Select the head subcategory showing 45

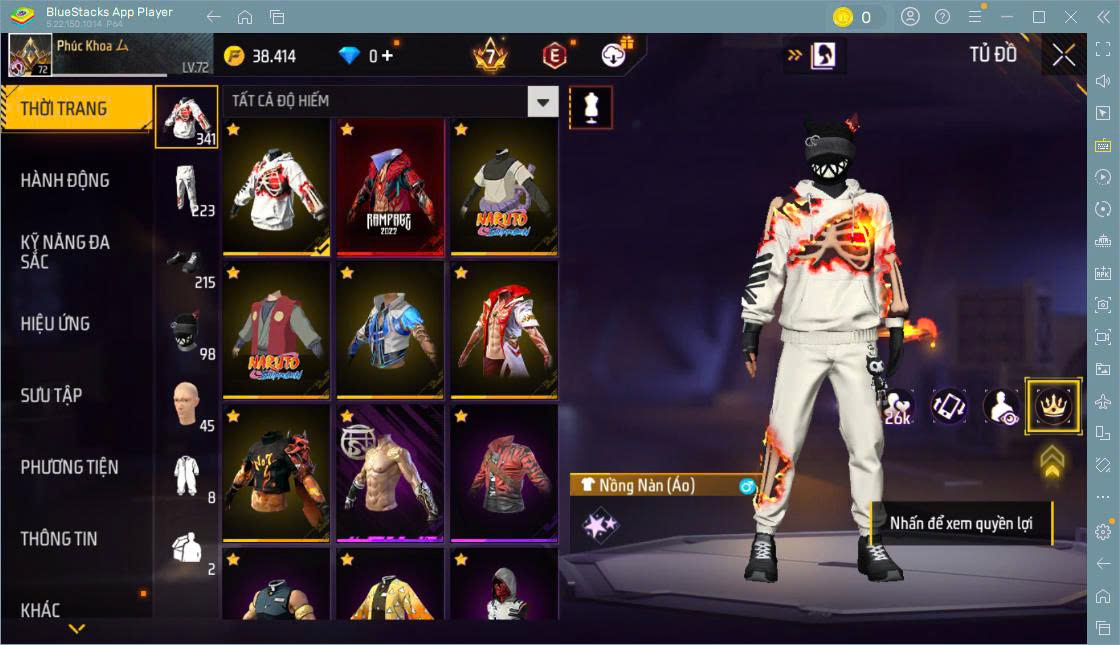point(186,404)
